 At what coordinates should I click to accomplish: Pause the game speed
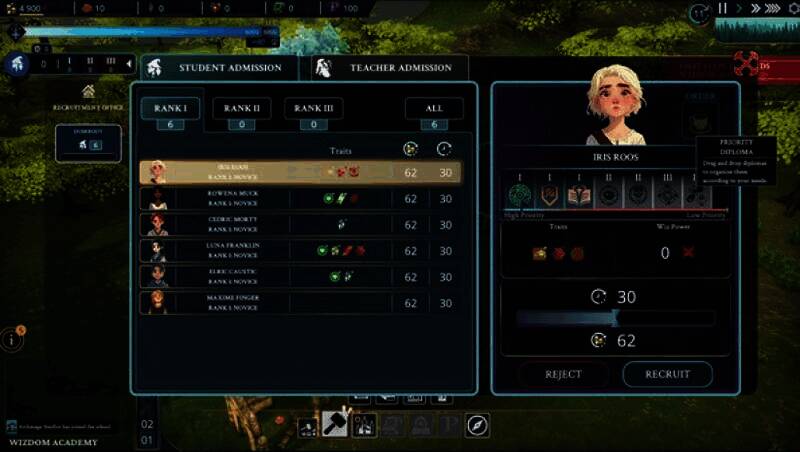click(x=722, y=9)
